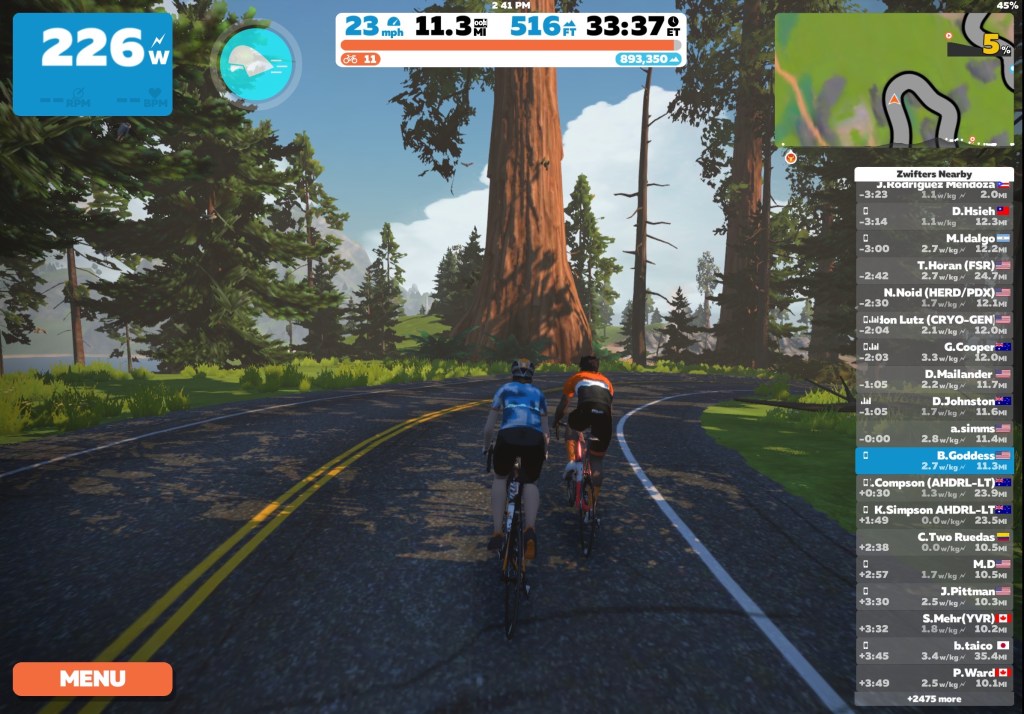Select S.Mehr(YVR) rider entry
Screen dimensions: 1024x714
pyautogui.click(x=934, y=622)
